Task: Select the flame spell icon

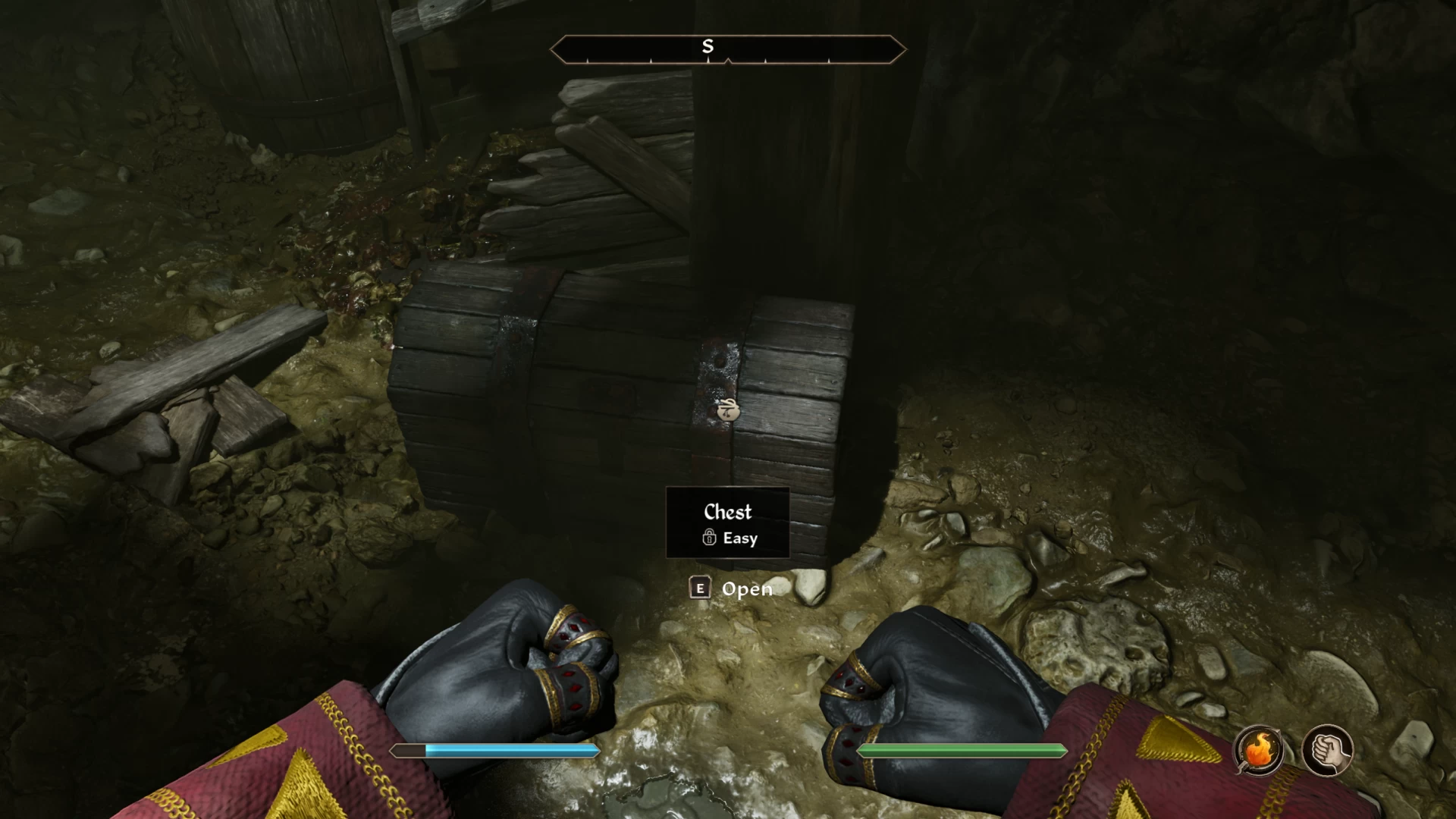Action: pyautogui.click(x=1259, y=751)
